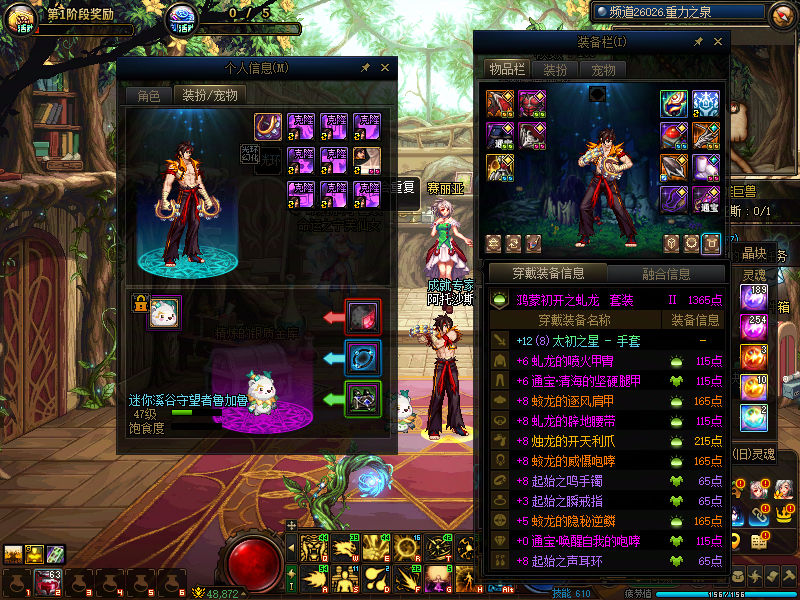Switch to the 宠物 tab in equipment panel
This screenshot has height=600, width=800.
(603, 70)
